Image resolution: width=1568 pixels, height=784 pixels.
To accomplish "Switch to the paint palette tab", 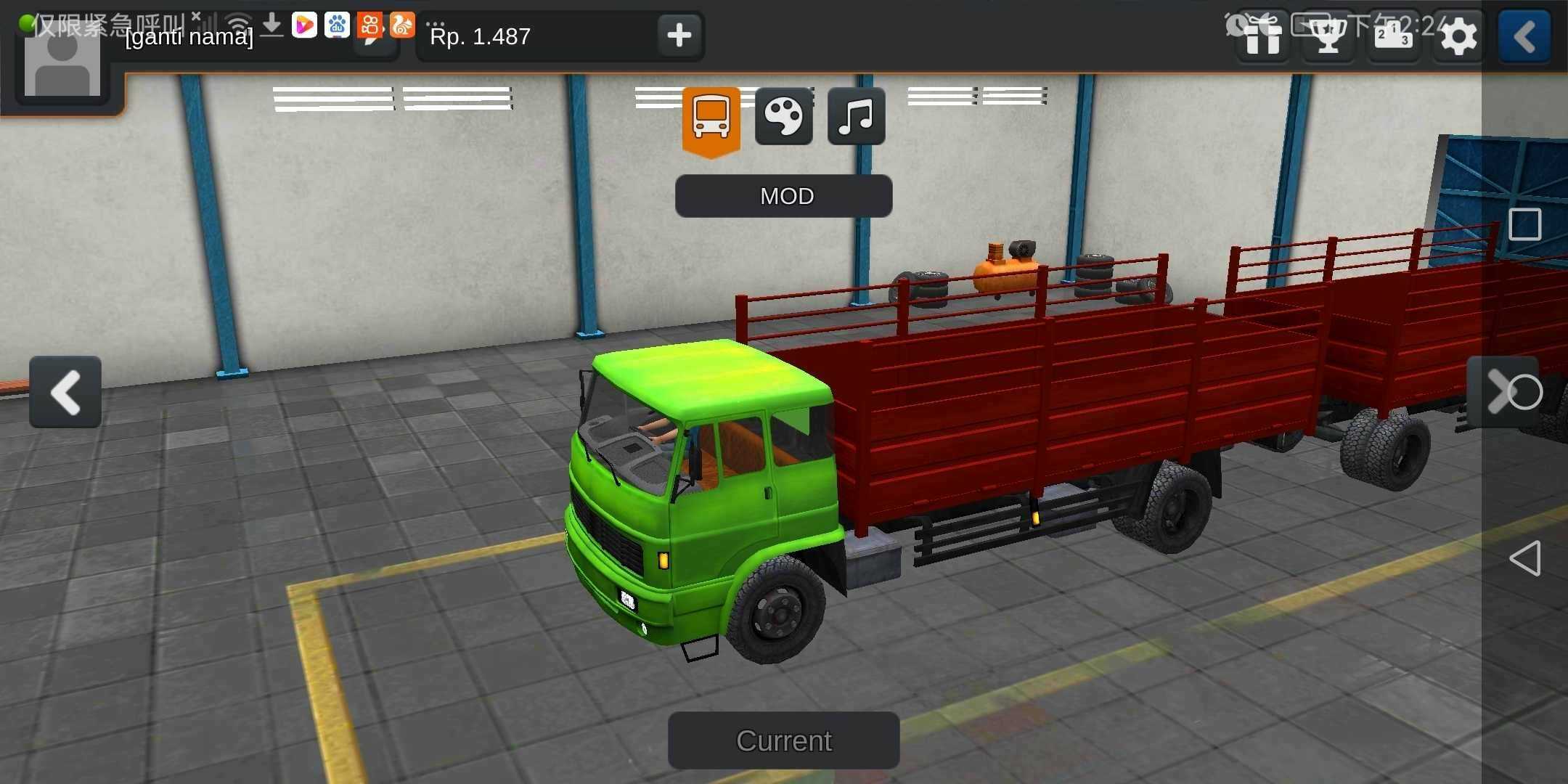I will point(783,117).
